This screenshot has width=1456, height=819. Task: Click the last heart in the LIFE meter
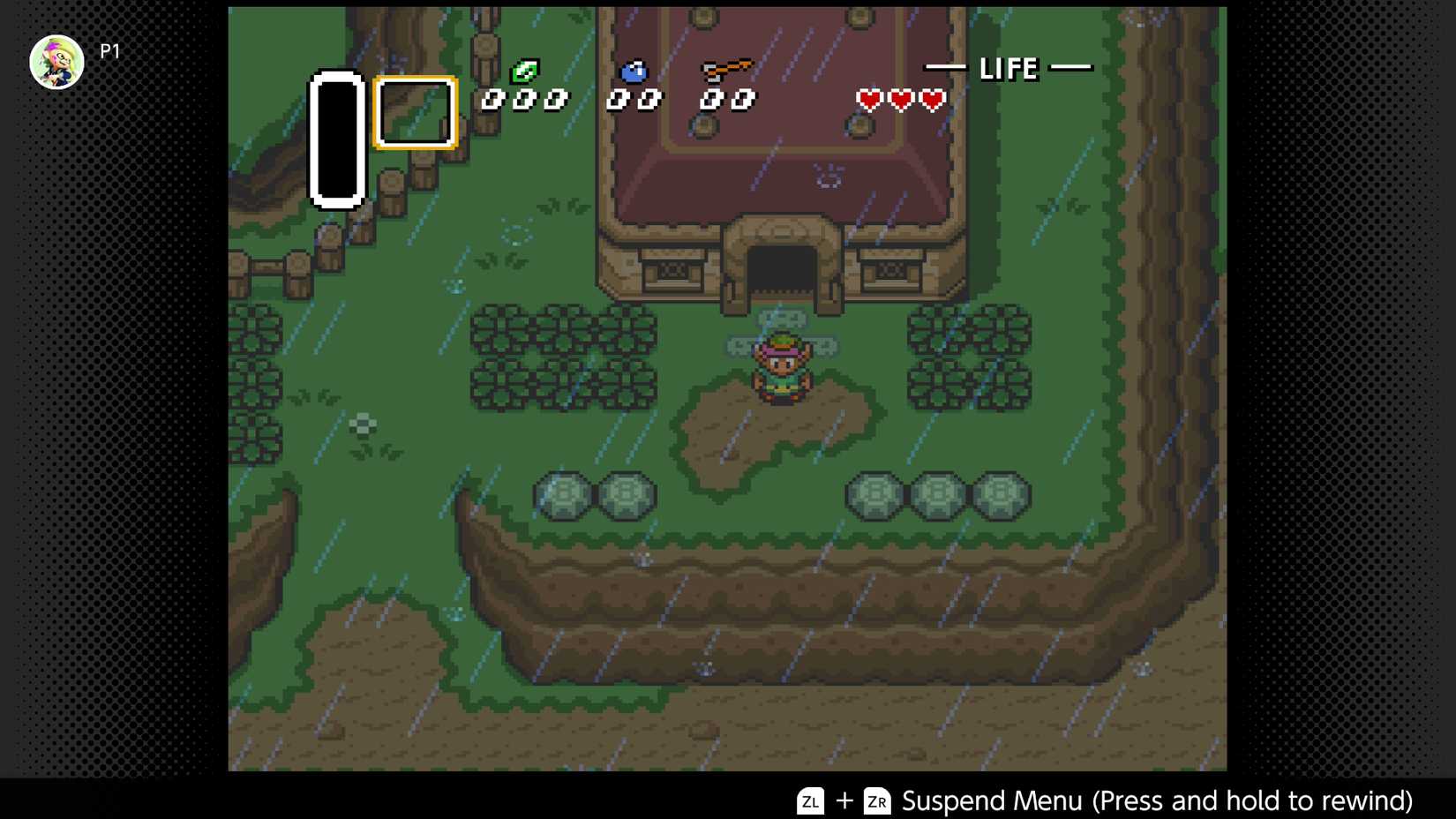(934, 98)
